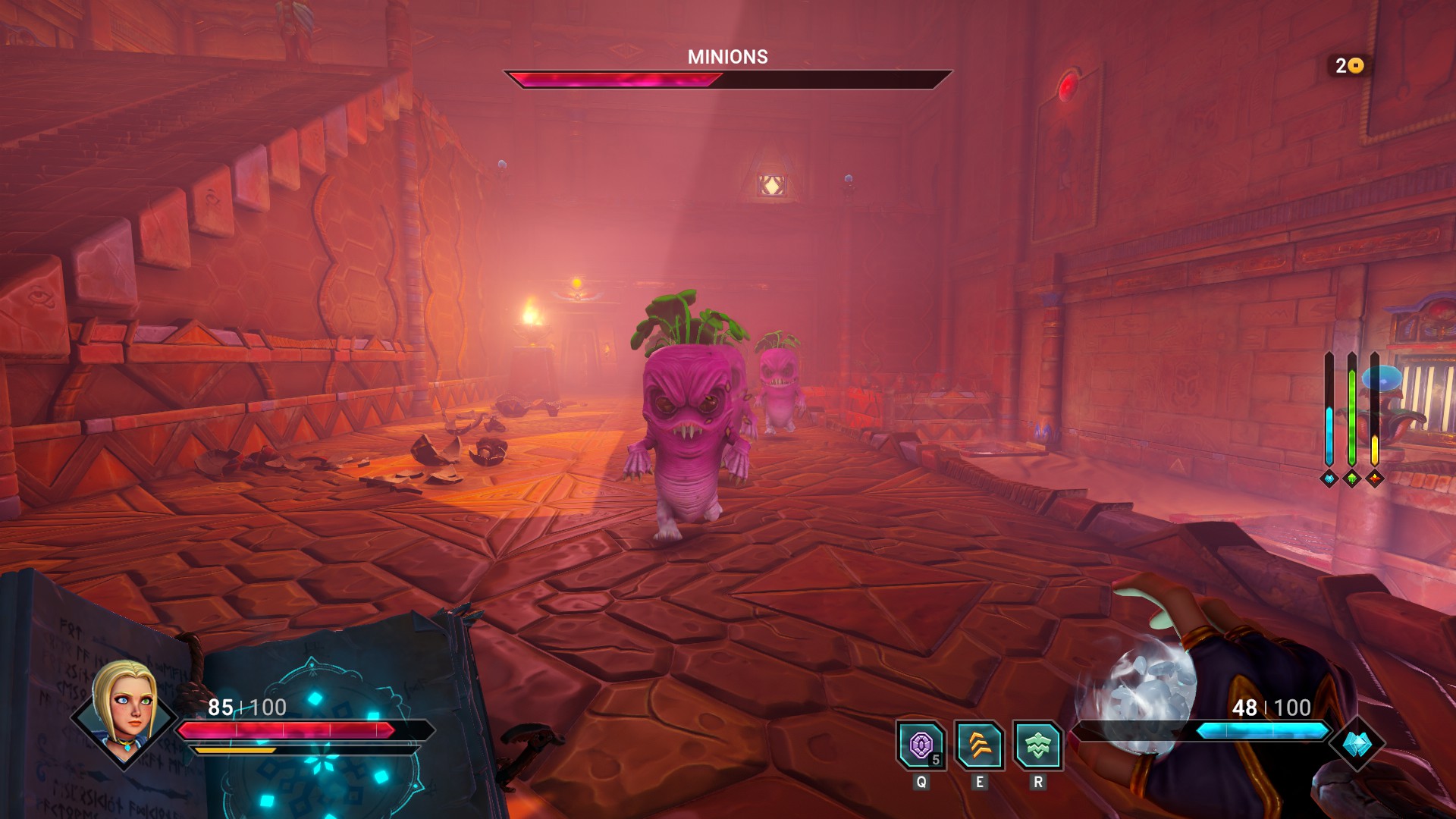The height and width of the screenshot is (819, 1456).
Task: Trigger the green winged-chevron ability
Action: [x=1037, y=745]
